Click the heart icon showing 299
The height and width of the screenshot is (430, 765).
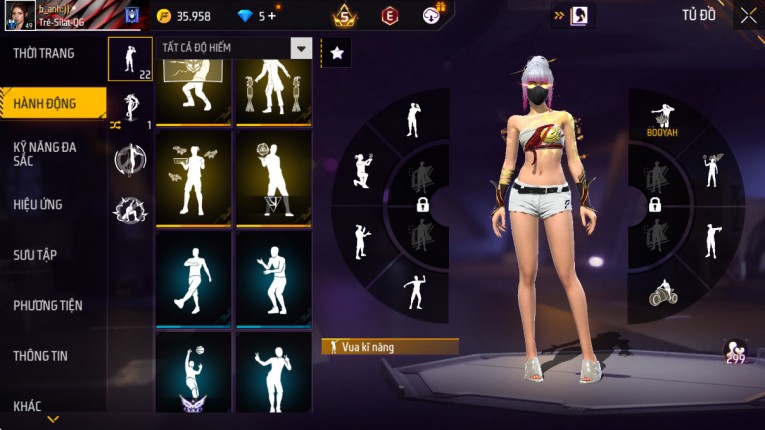click(x=736, y=351)
